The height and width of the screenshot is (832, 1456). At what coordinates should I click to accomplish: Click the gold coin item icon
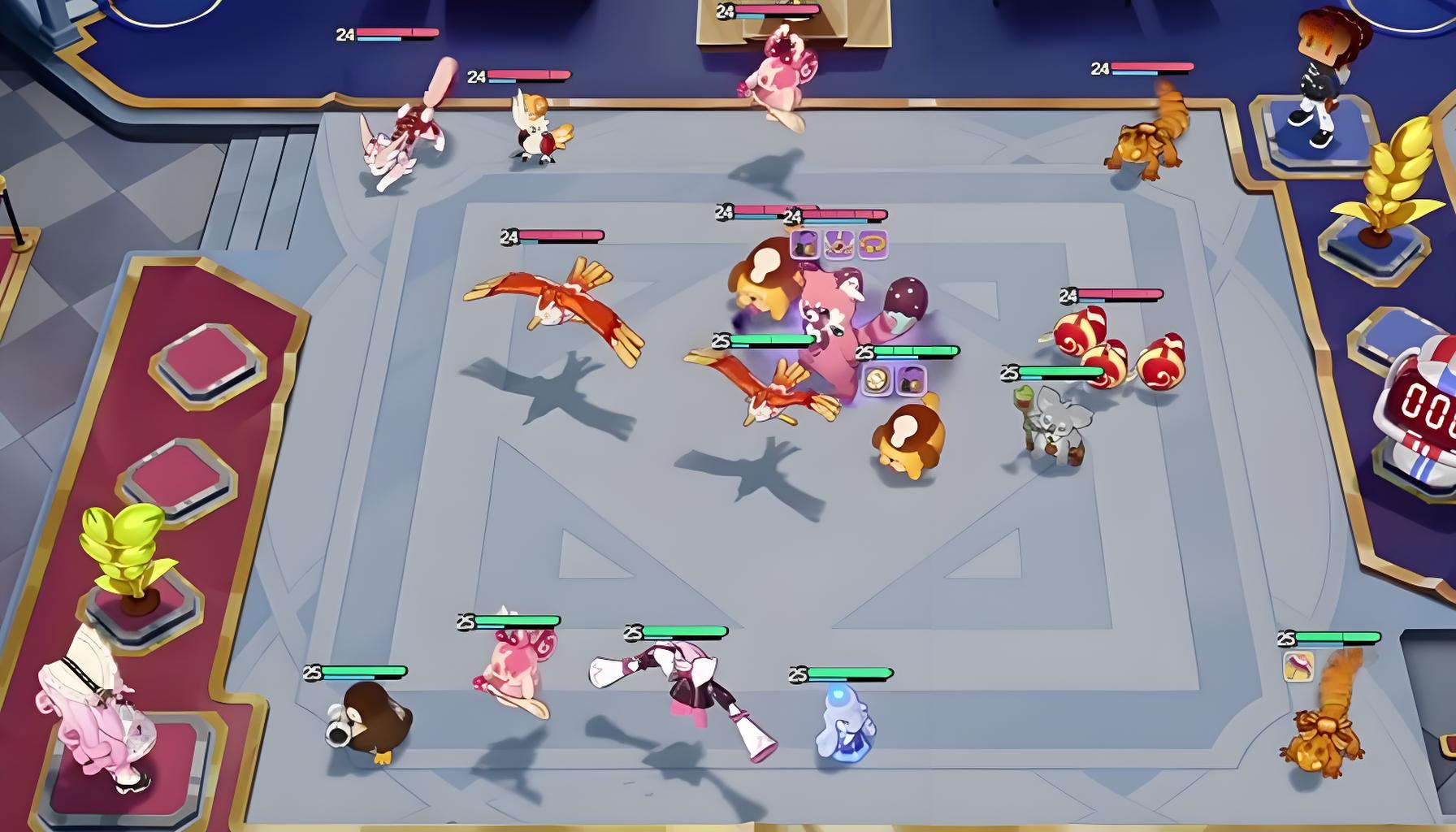coord(876,379)
